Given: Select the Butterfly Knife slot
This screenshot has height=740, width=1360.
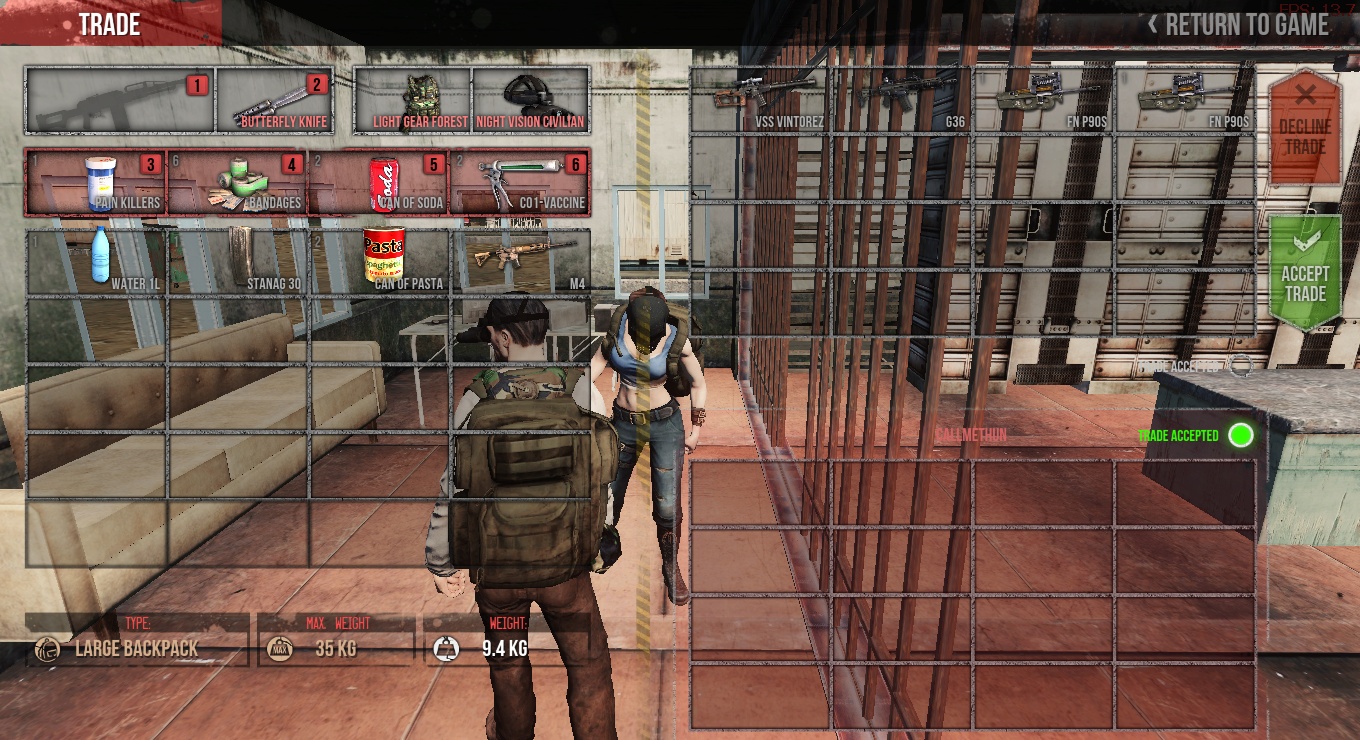Looking at the screenshot, I should (274, 101).
